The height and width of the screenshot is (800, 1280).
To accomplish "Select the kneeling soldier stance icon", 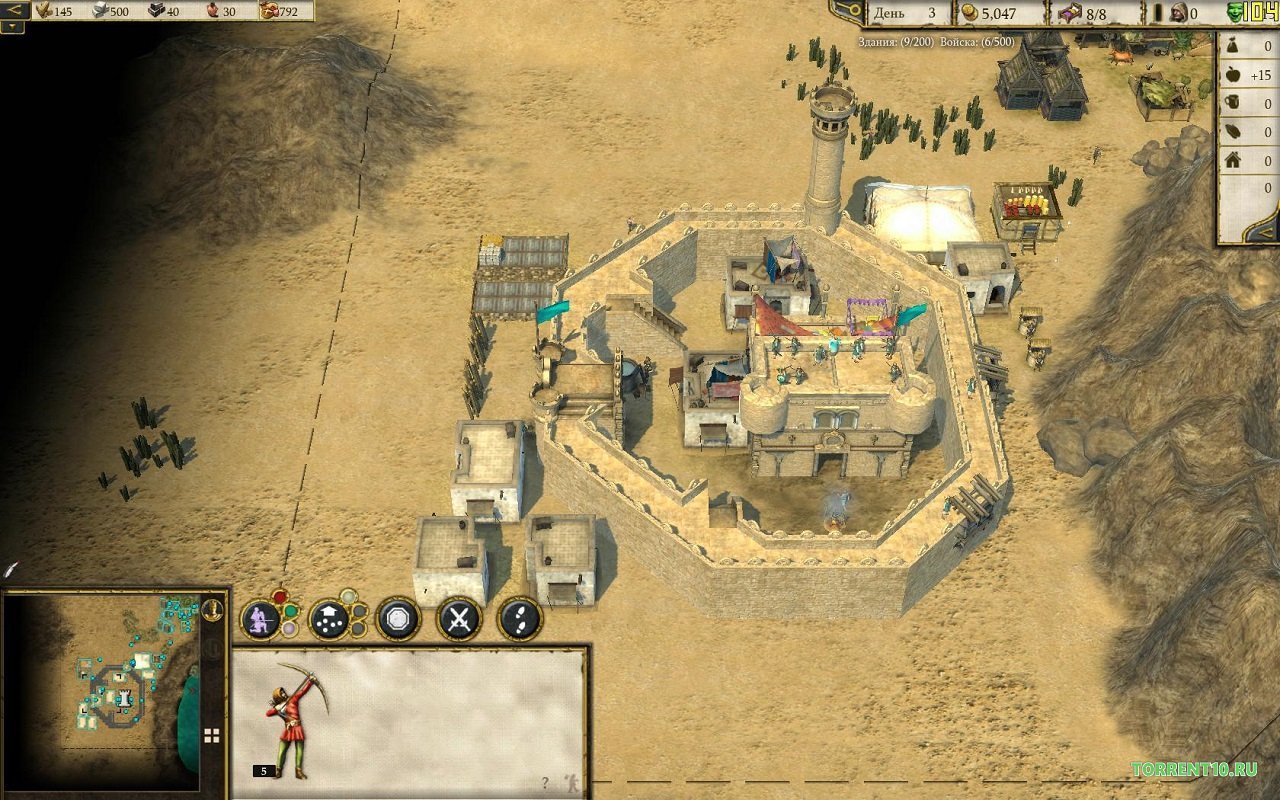I will point(260,618).
